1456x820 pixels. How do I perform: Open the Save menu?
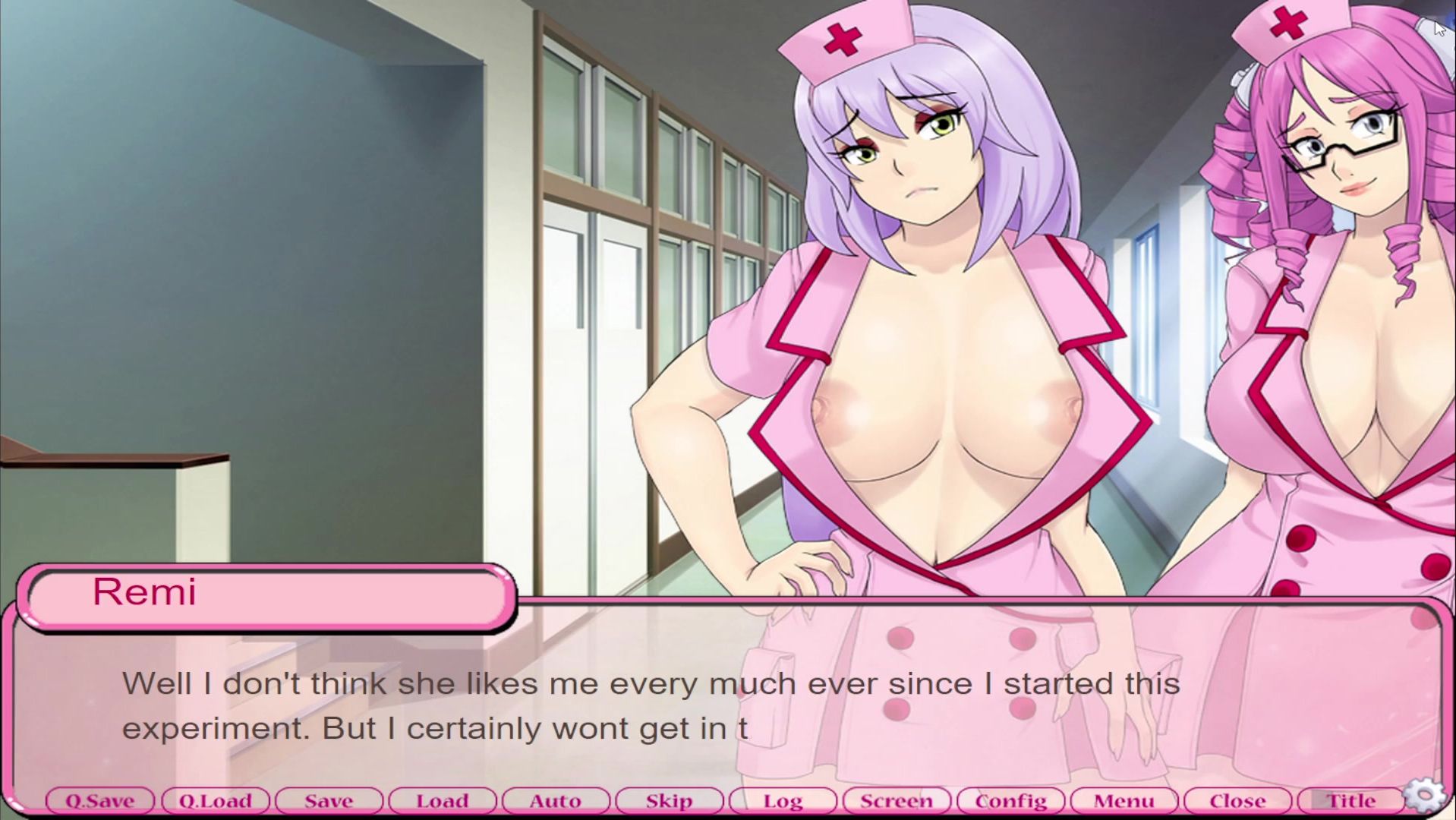pos(329,800)
